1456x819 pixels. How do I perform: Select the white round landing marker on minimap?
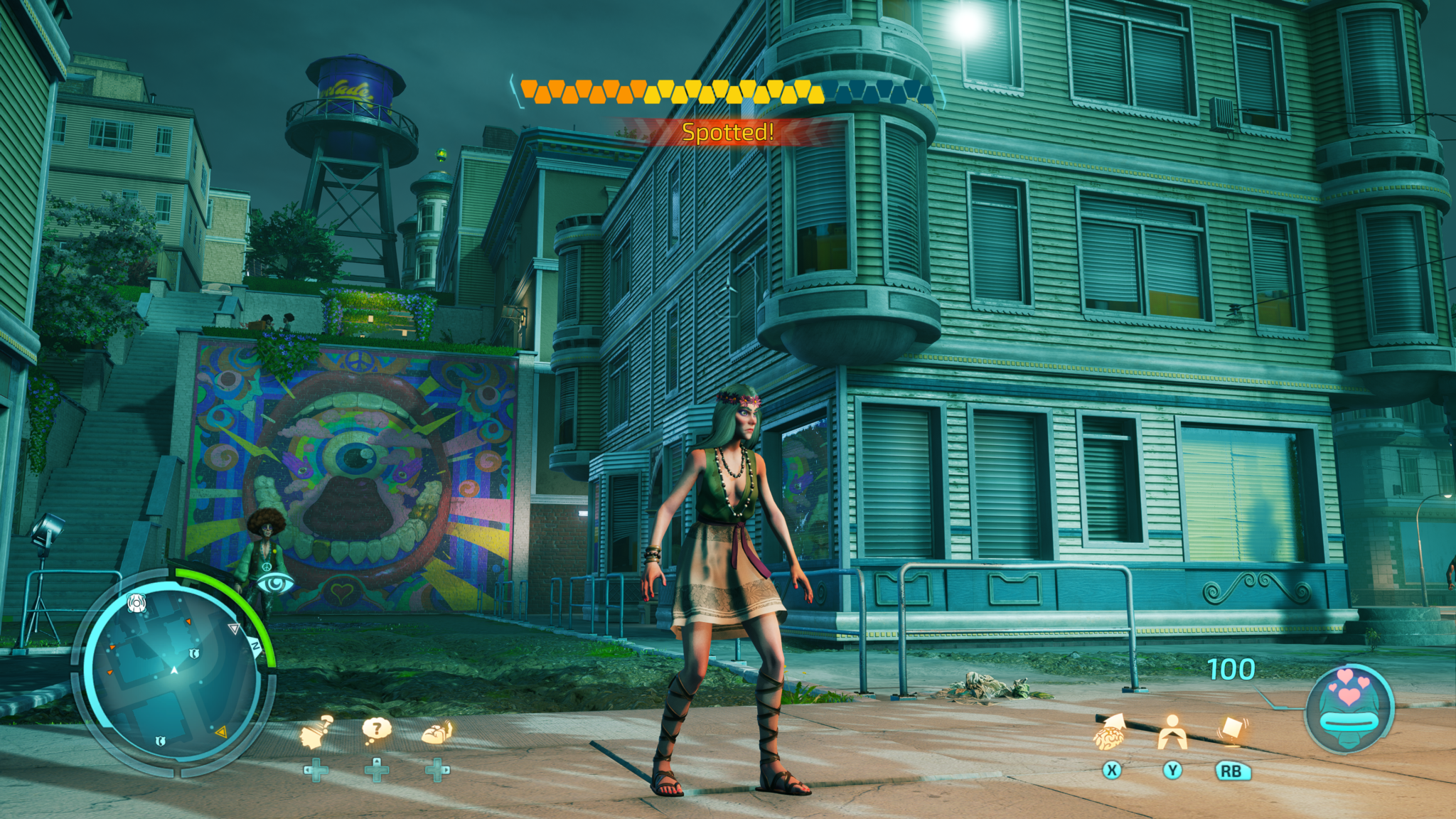click(x=136, y=604)
